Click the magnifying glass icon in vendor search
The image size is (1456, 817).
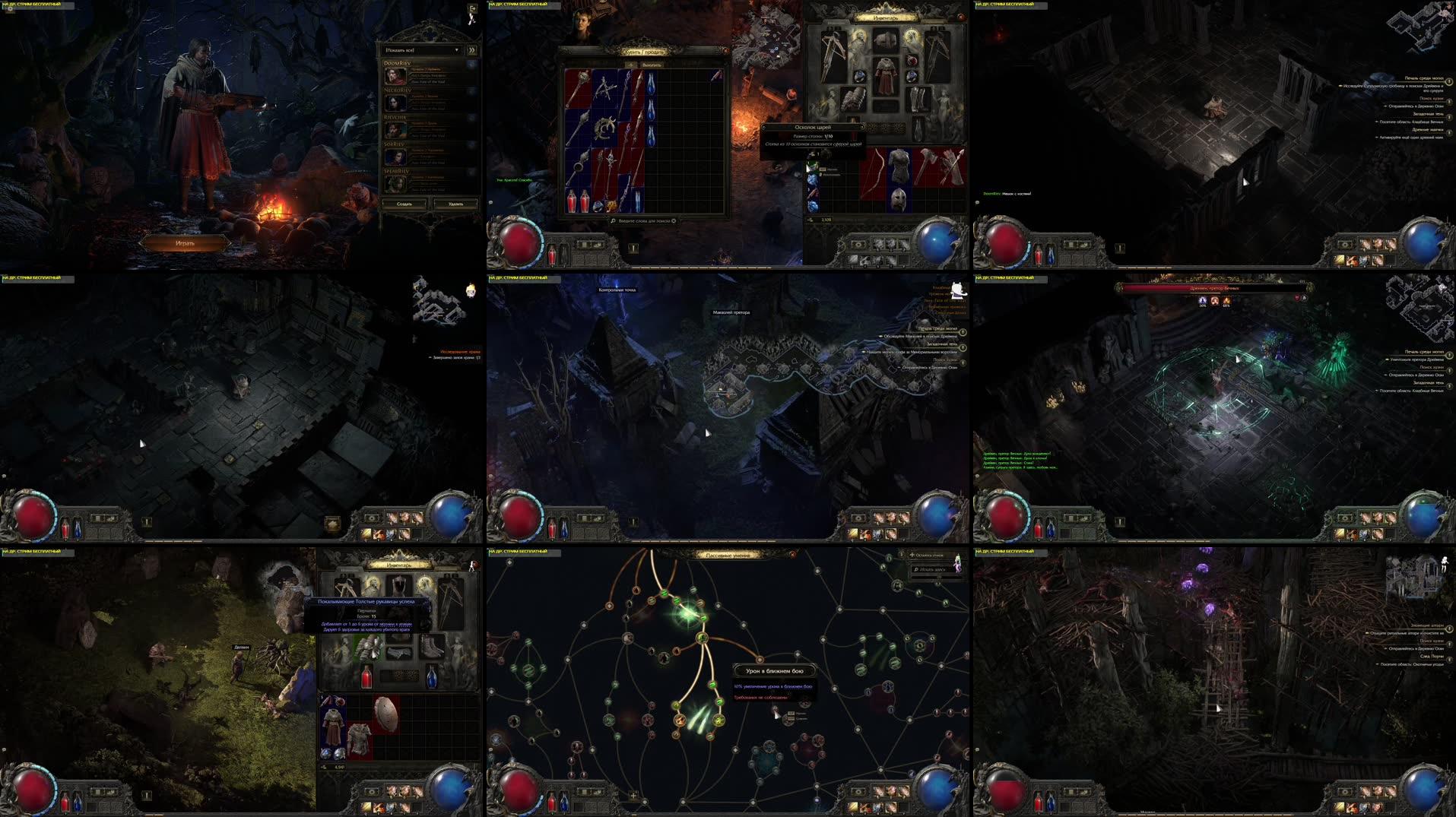click(612, 221)
